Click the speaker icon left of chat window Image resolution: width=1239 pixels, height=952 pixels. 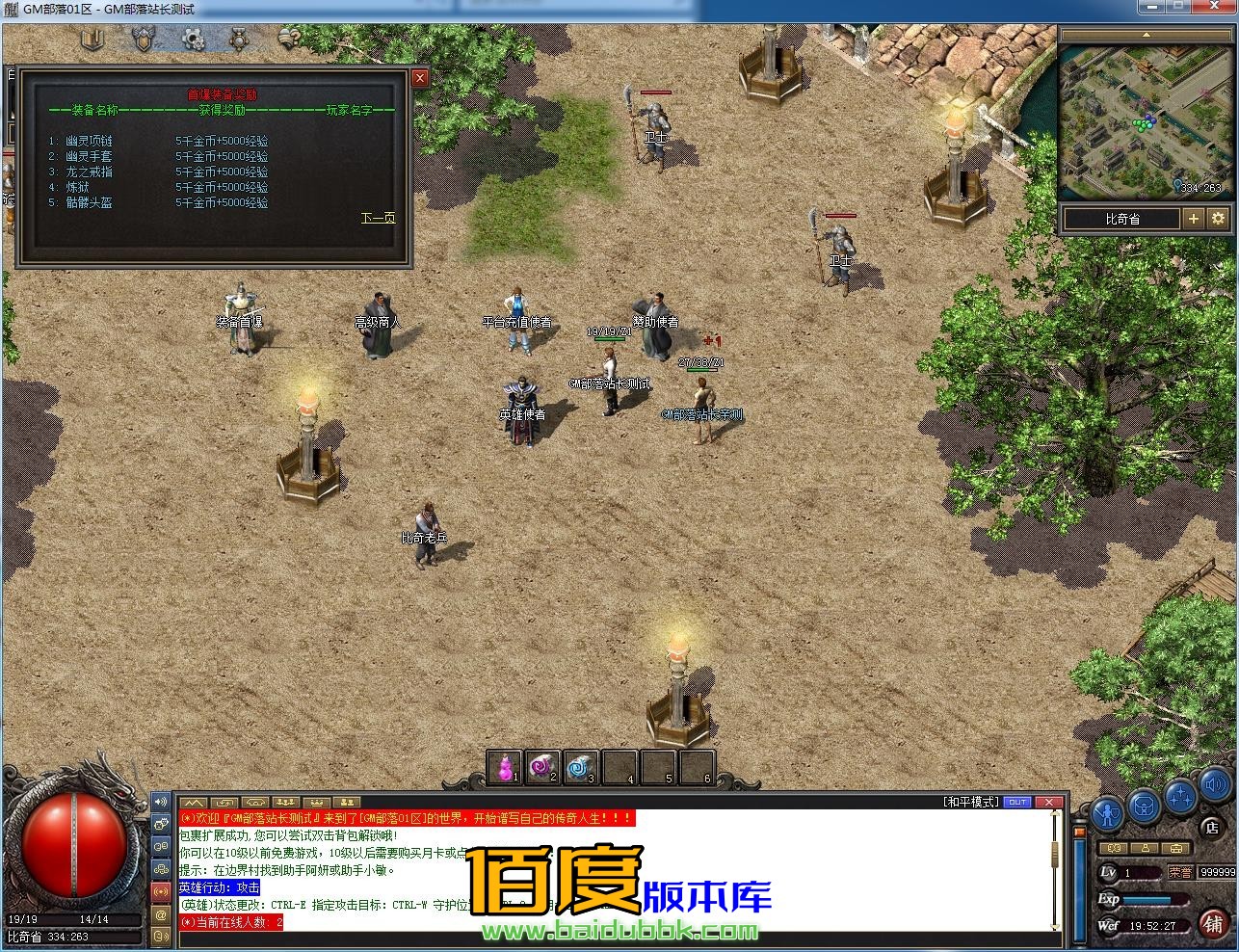click(x=159, y=803)
